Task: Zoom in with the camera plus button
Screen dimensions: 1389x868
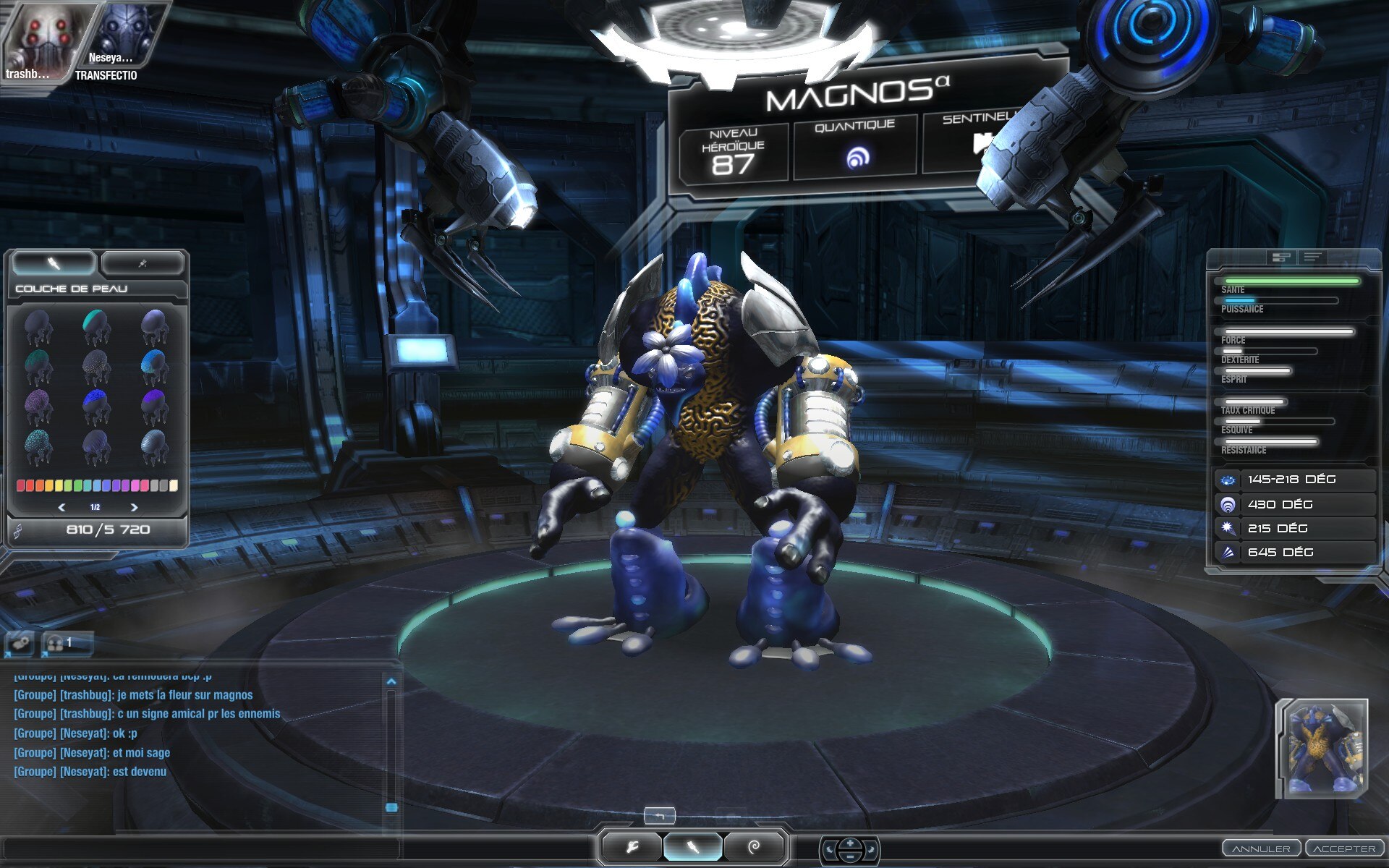Action: pos(850,843)
